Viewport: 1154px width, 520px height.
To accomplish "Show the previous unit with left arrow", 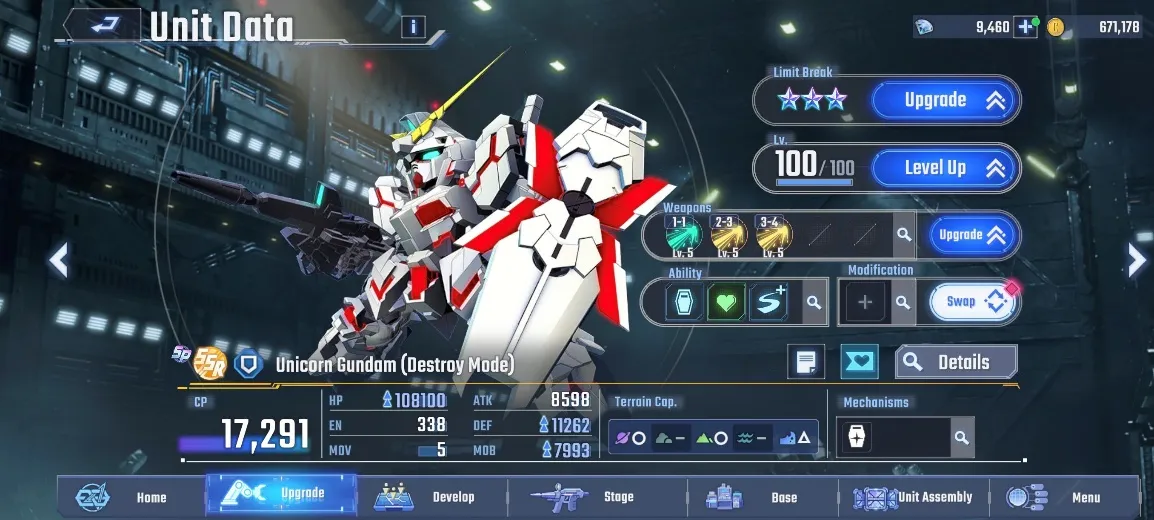I will 59,261.
